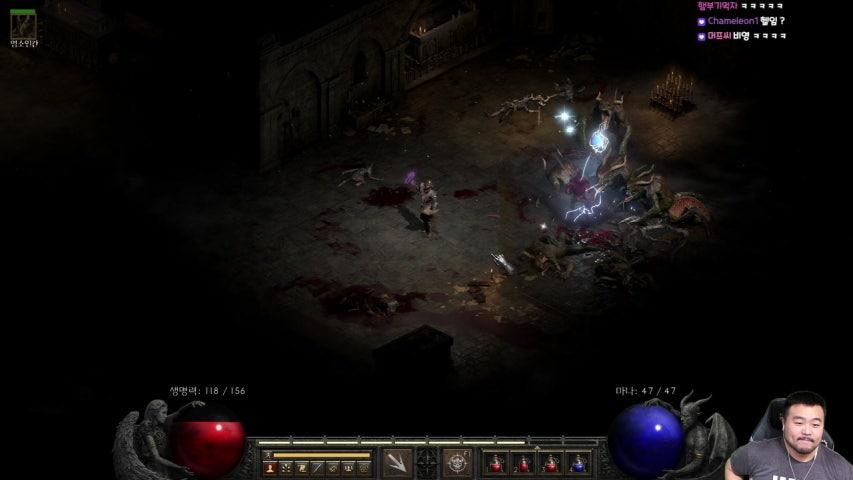Screen dimensions: 853x480
Task: Open the right-click skill selector marked F1
Action: point(457,462)
